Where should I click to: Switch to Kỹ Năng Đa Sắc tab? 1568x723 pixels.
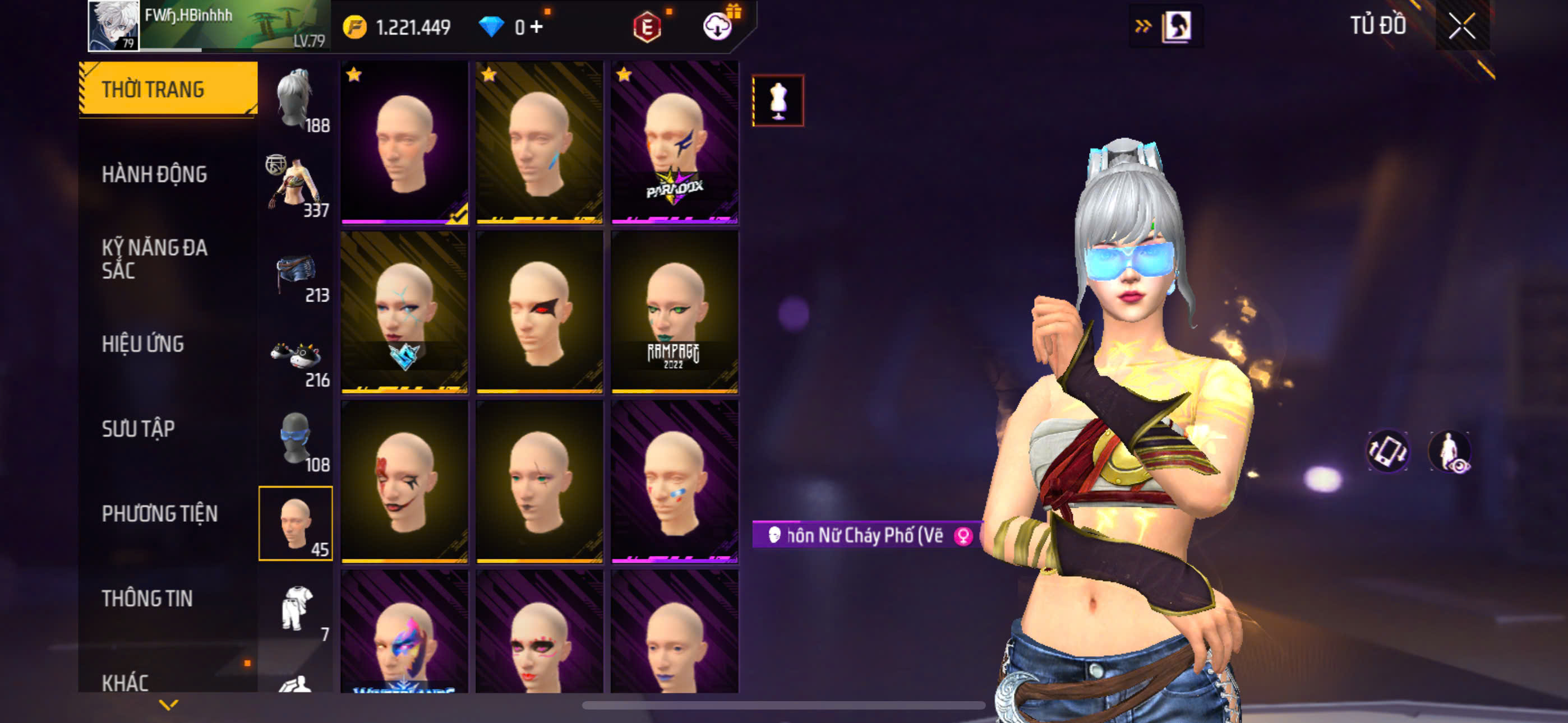coord(155,258)
